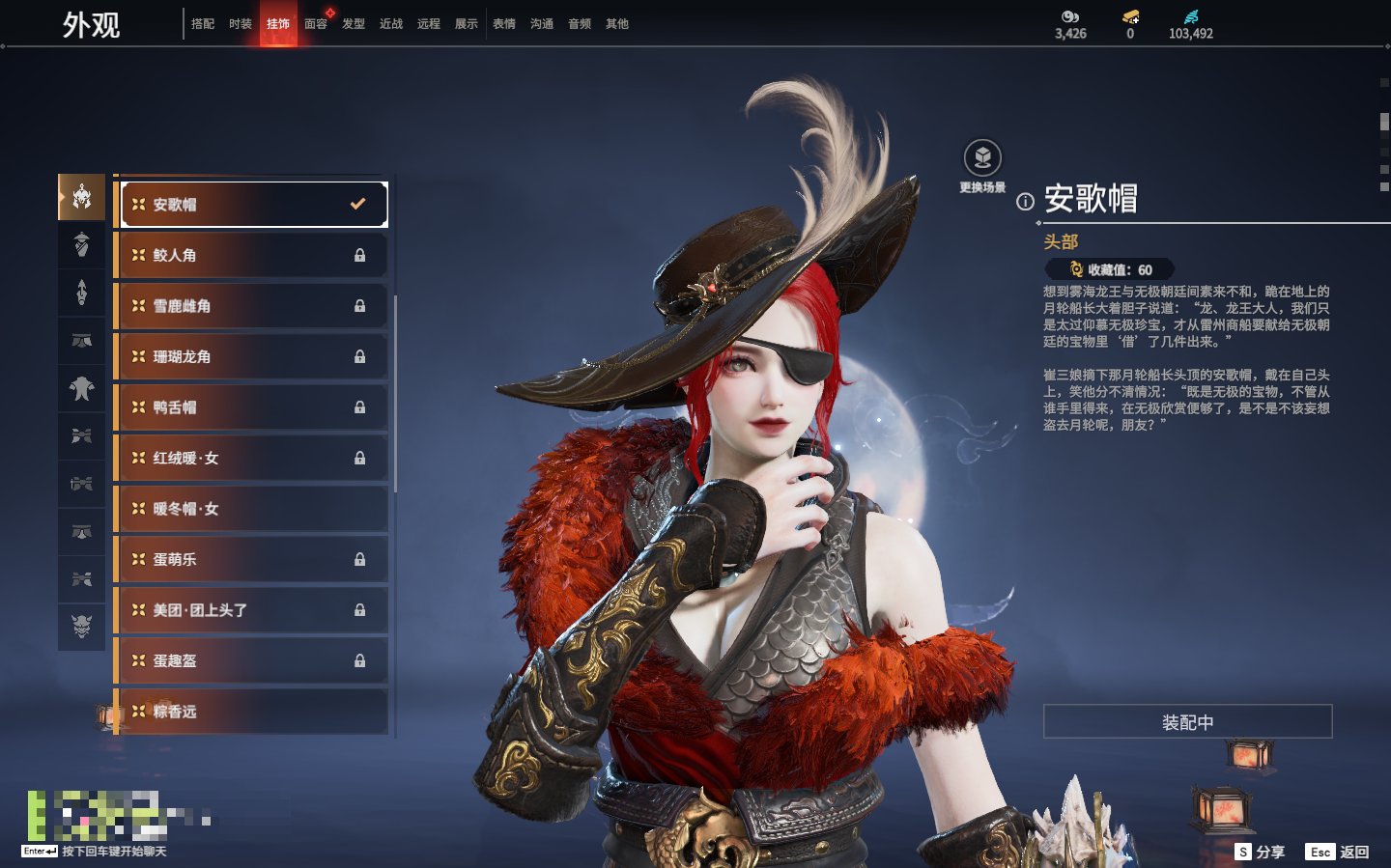Open the 近战 tab
Viewport: 1391px width, 868px height.
pos(391,24)
